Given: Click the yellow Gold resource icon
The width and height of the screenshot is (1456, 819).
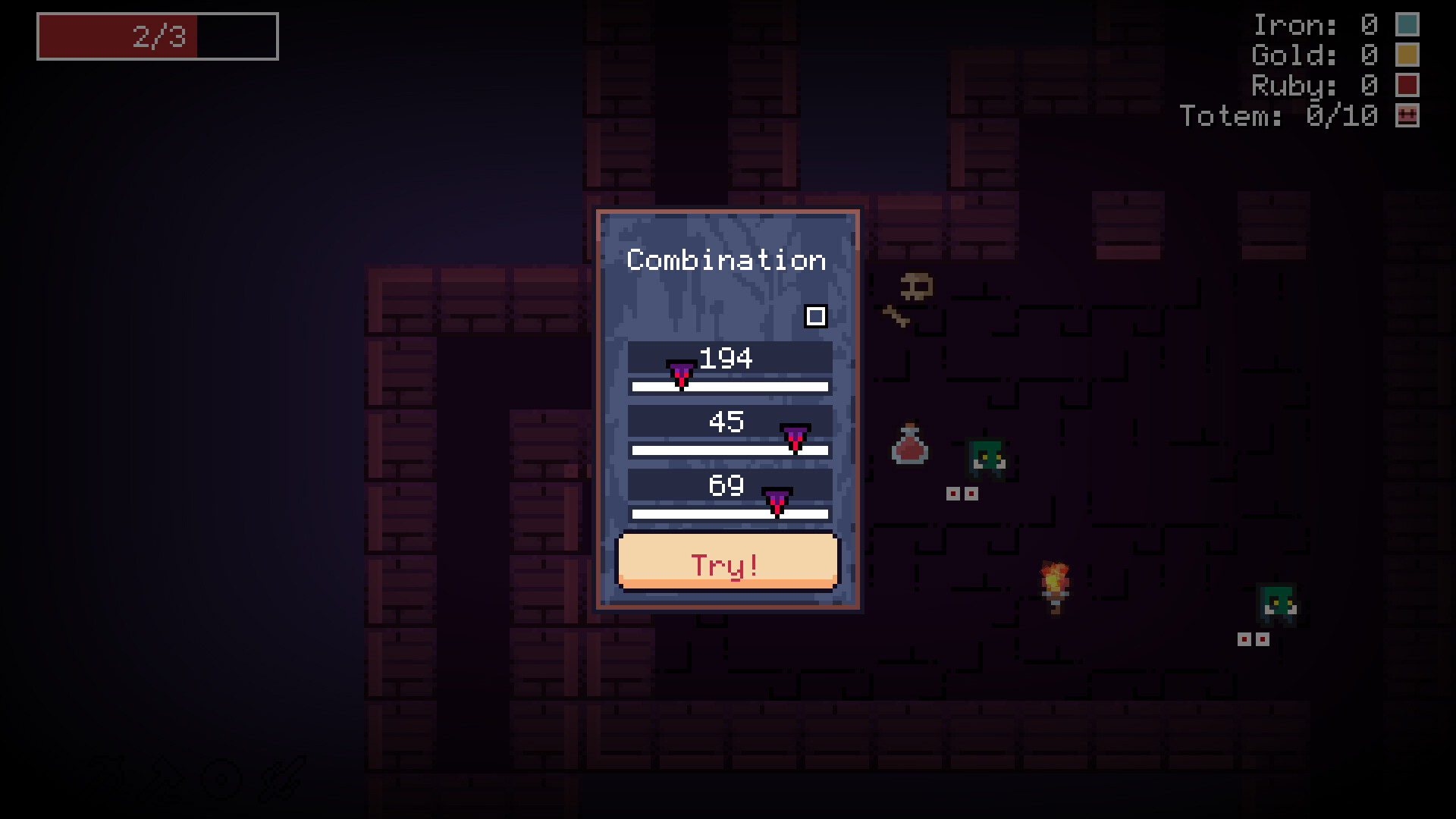Looking at the screenshot, I should (1408, 55).
